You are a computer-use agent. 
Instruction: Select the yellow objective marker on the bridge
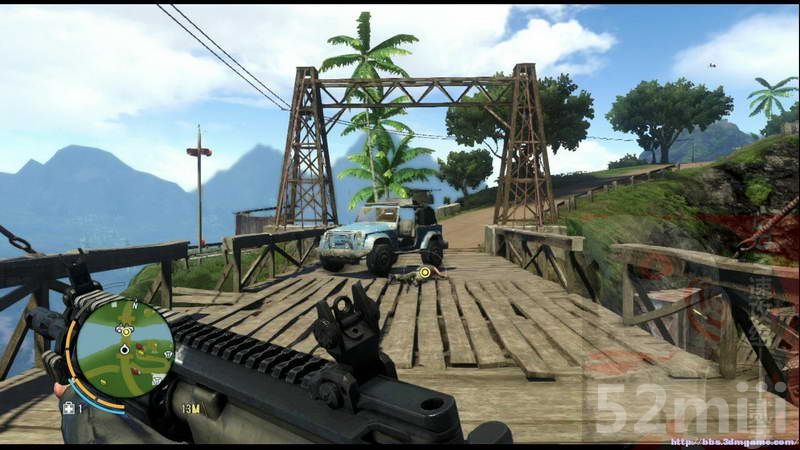pos(425,272)
